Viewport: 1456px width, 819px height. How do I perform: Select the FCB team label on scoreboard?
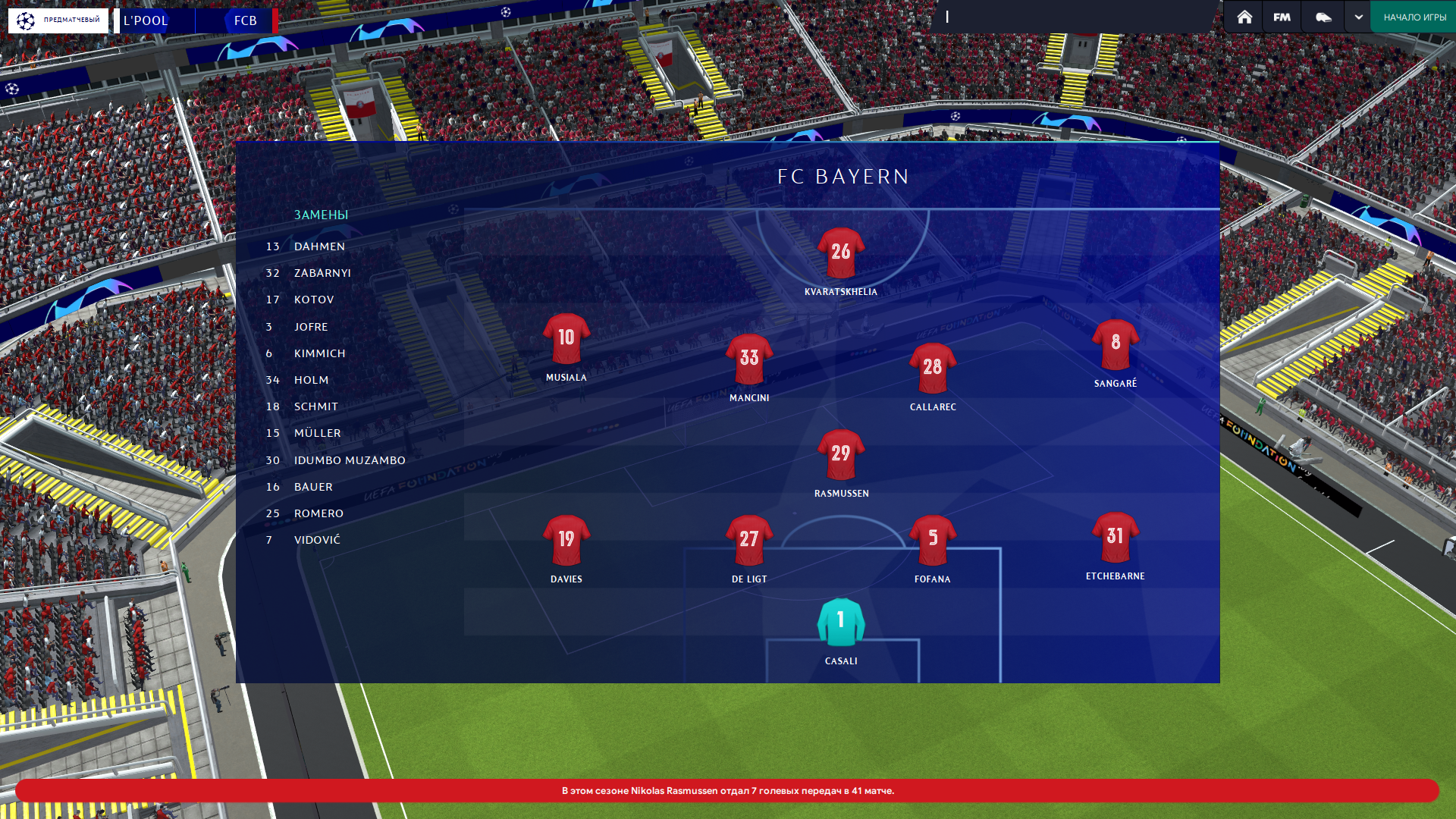click(x=245, y=20)
